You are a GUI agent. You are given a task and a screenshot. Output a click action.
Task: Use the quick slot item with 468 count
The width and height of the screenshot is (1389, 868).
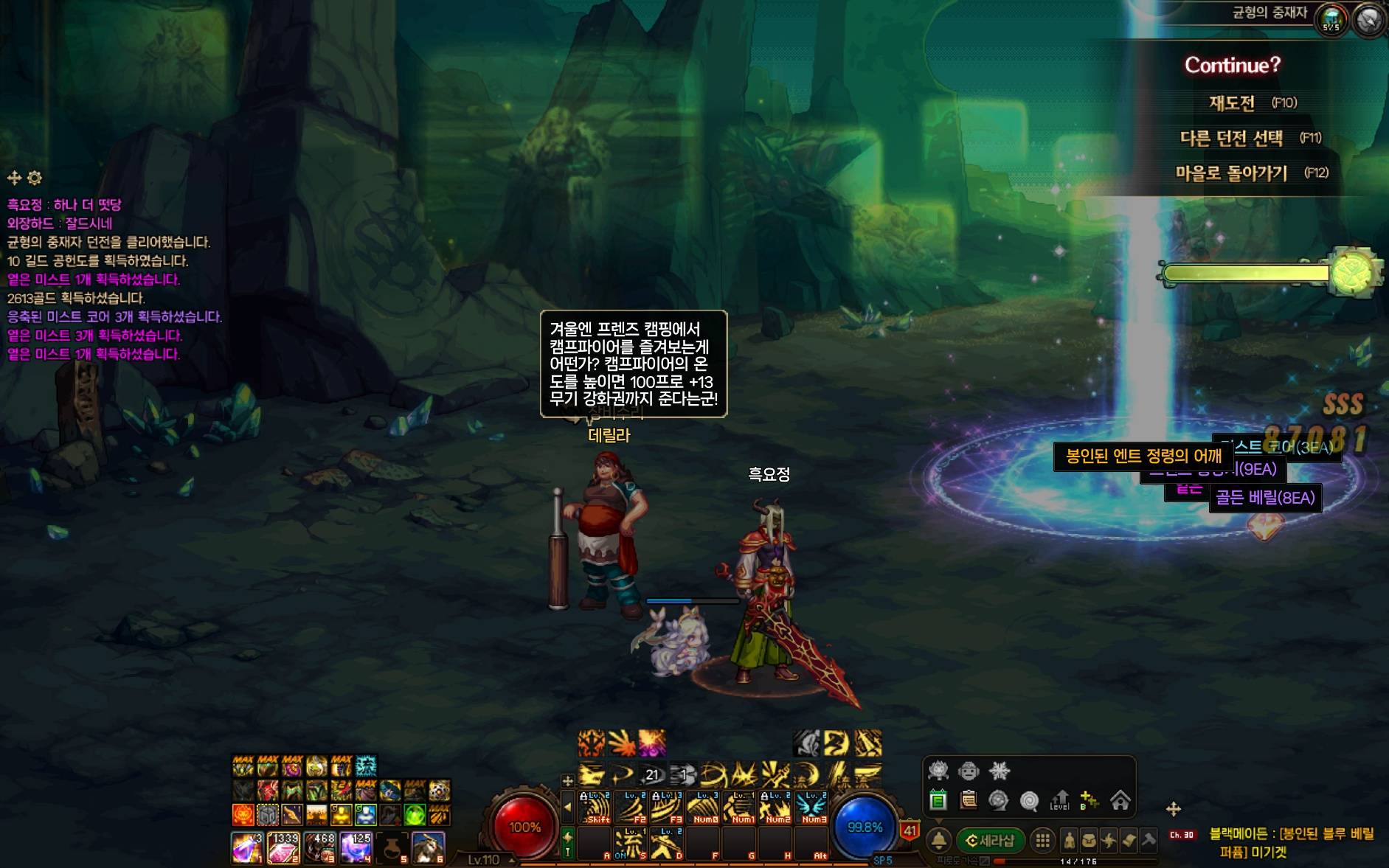coord(319,848)
